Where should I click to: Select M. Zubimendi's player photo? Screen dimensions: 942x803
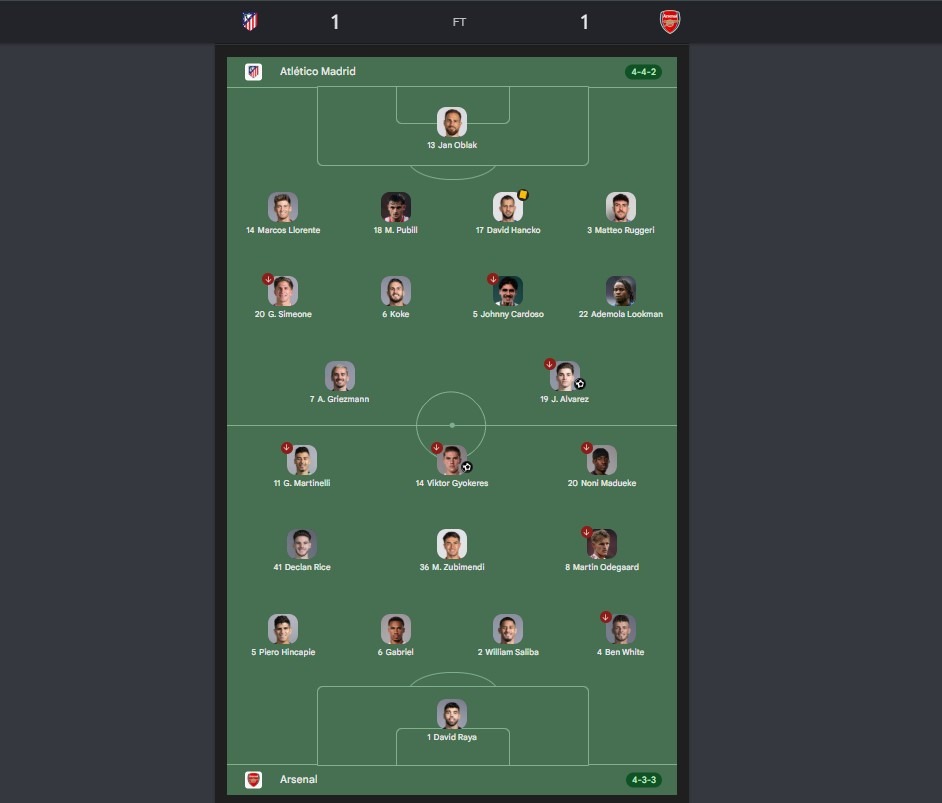point(452,544)
